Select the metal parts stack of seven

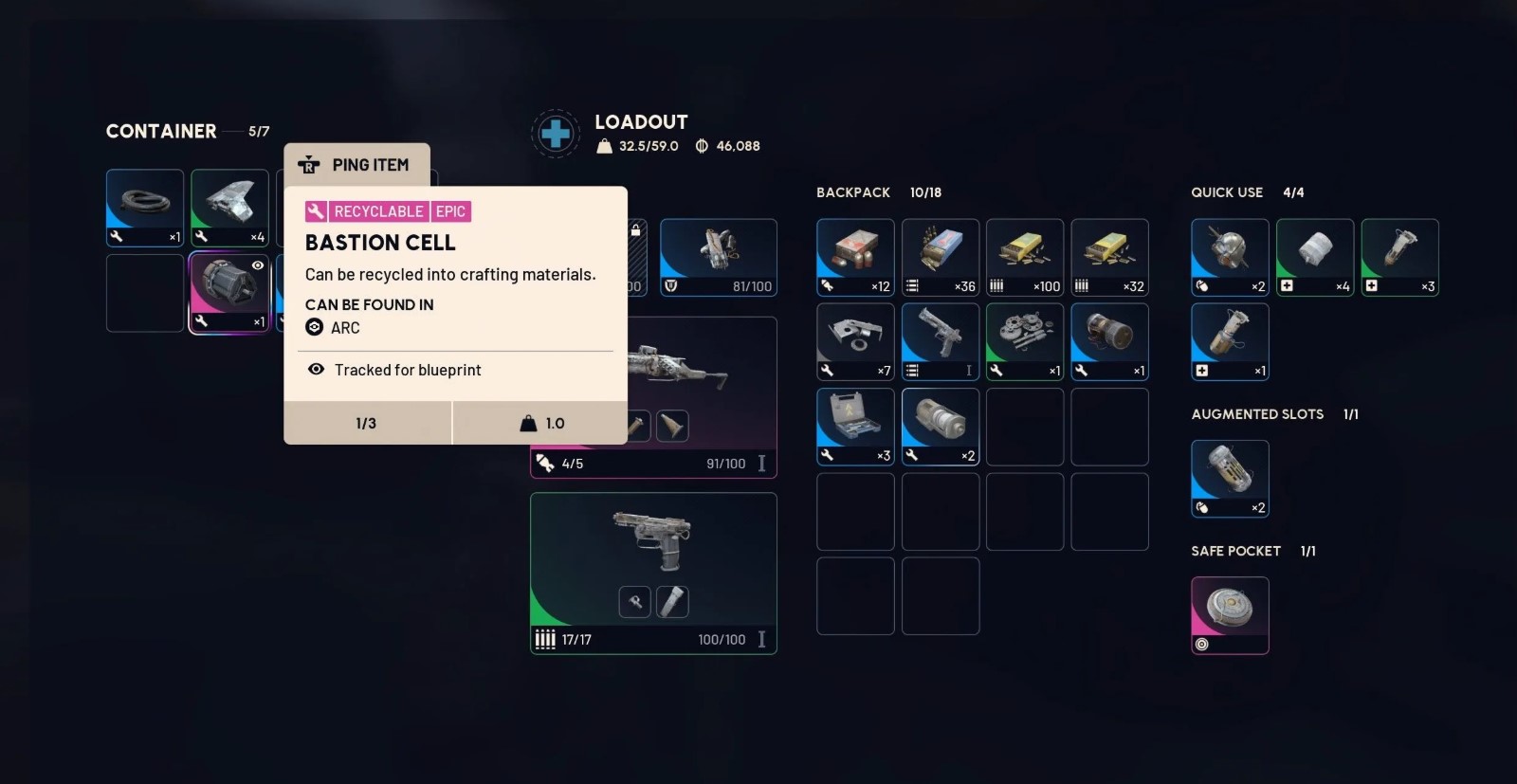click(855, 341)
